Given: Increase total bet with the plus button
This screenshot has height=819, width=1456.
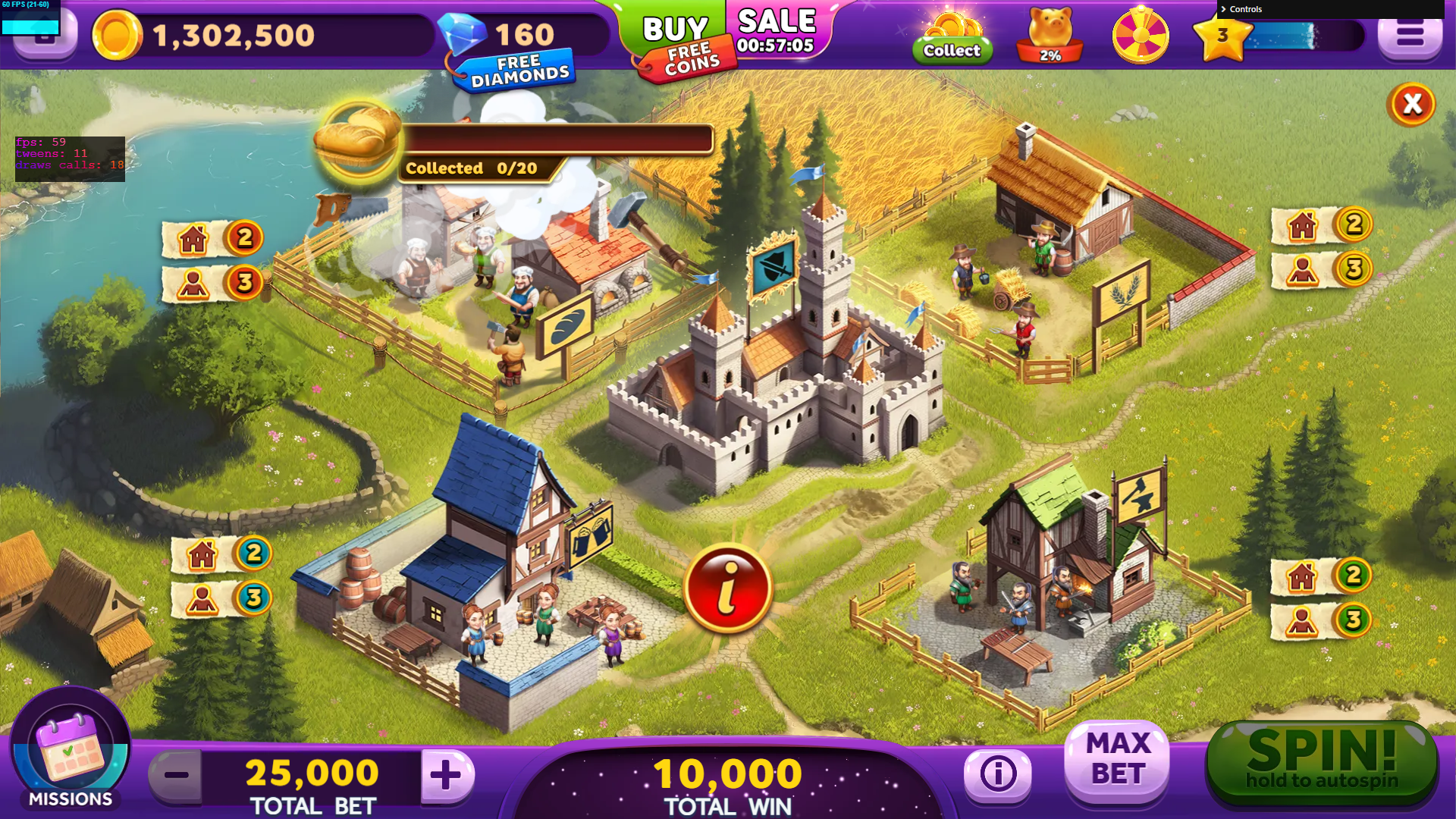Looking at the screenshot, I should (446, 774).
